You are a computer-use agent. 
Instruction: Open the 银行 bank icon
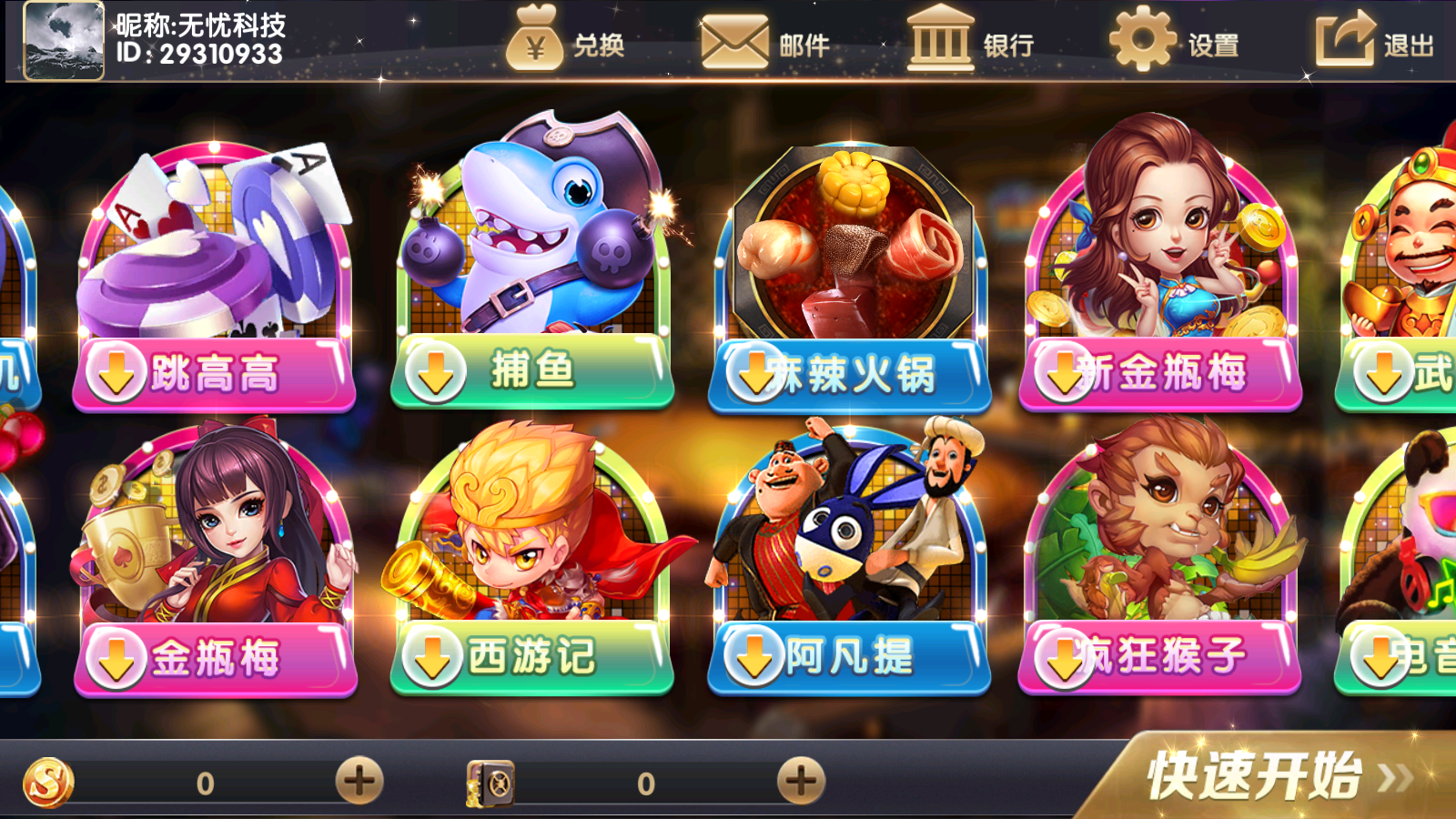[942, 41]
